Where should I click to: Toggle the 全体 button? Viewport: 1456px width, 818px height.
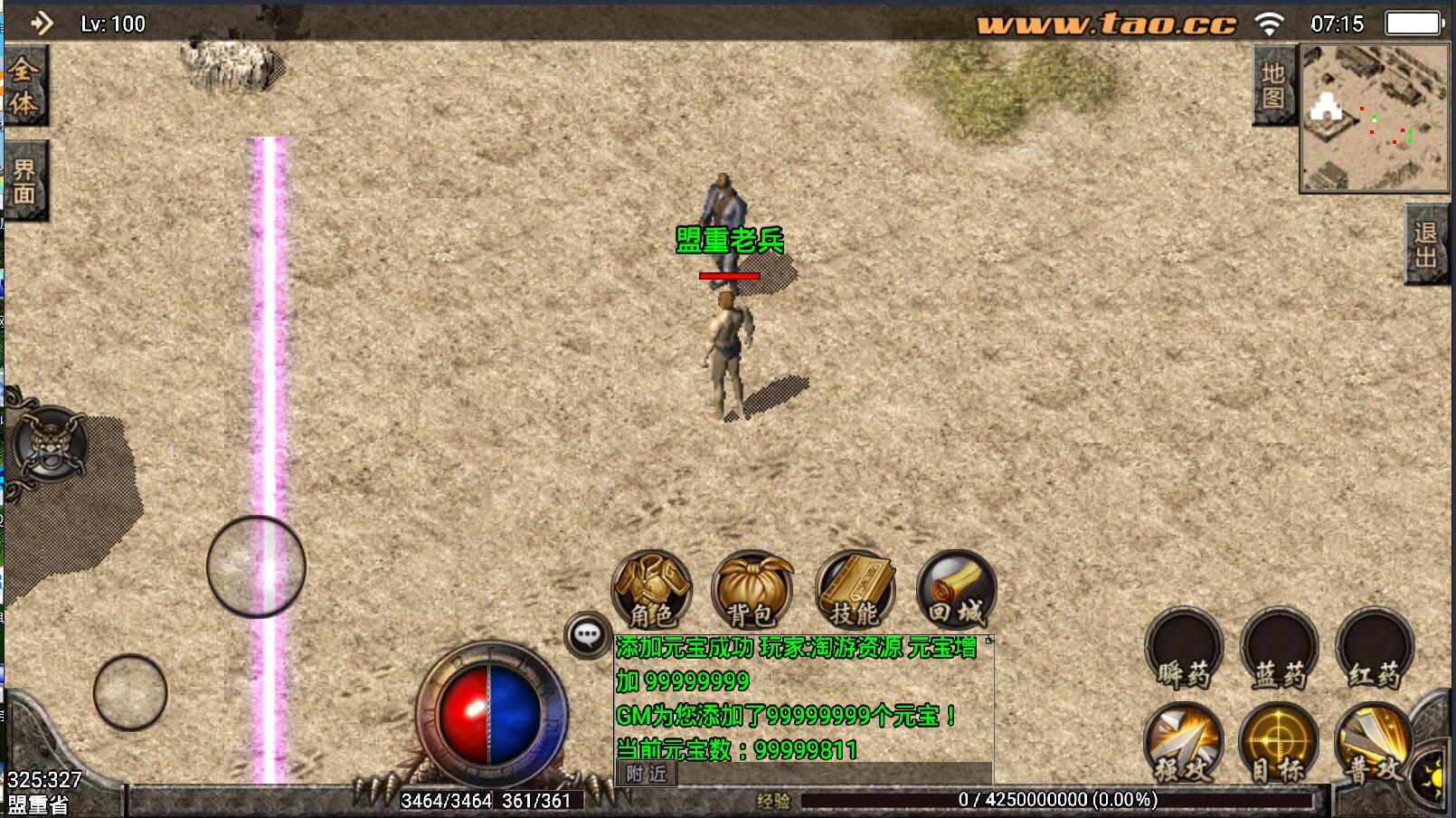coord(24,87)
